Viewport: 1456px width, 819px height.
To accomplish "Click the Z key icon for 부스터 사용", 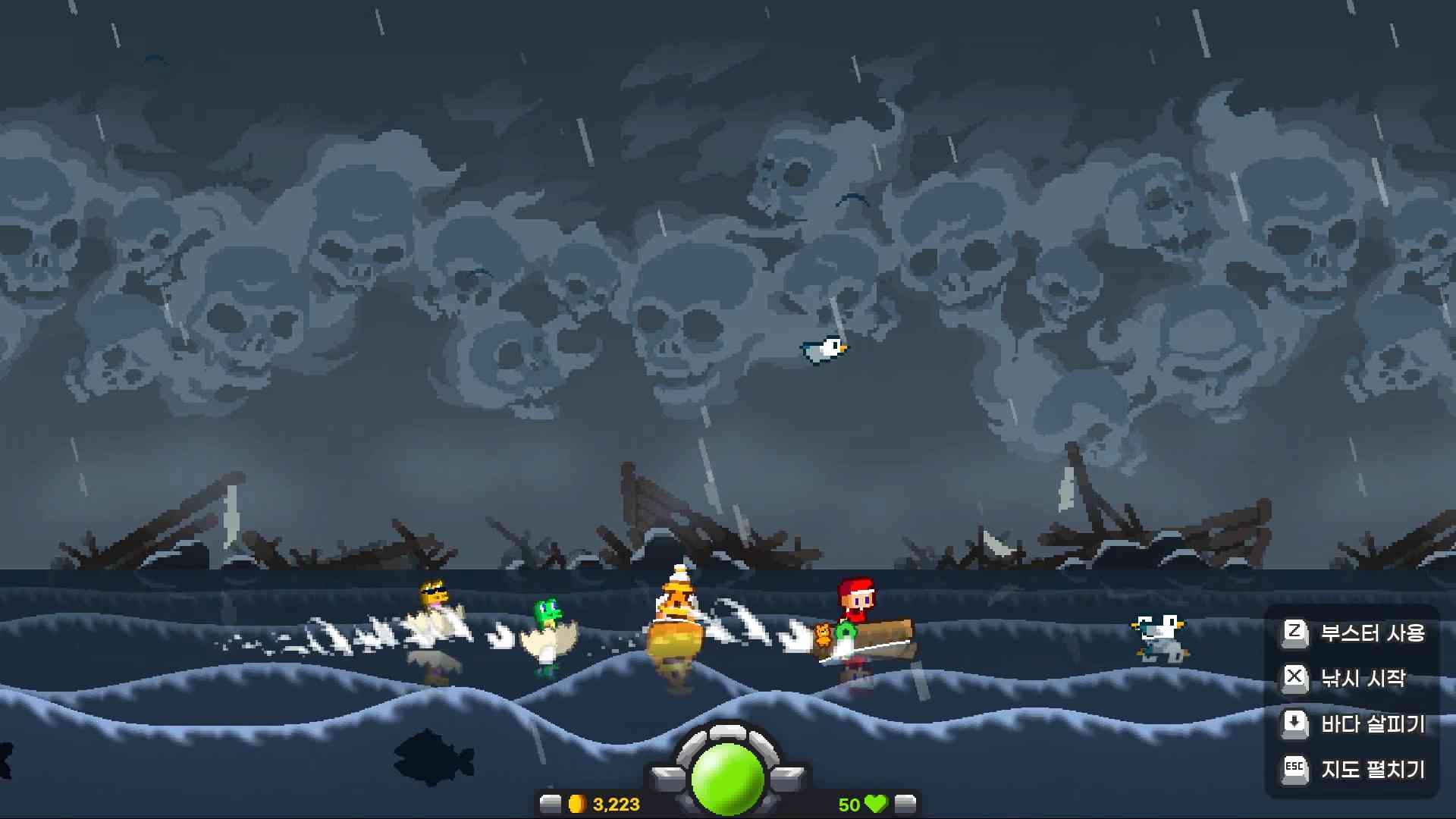I will [1295, 633].
